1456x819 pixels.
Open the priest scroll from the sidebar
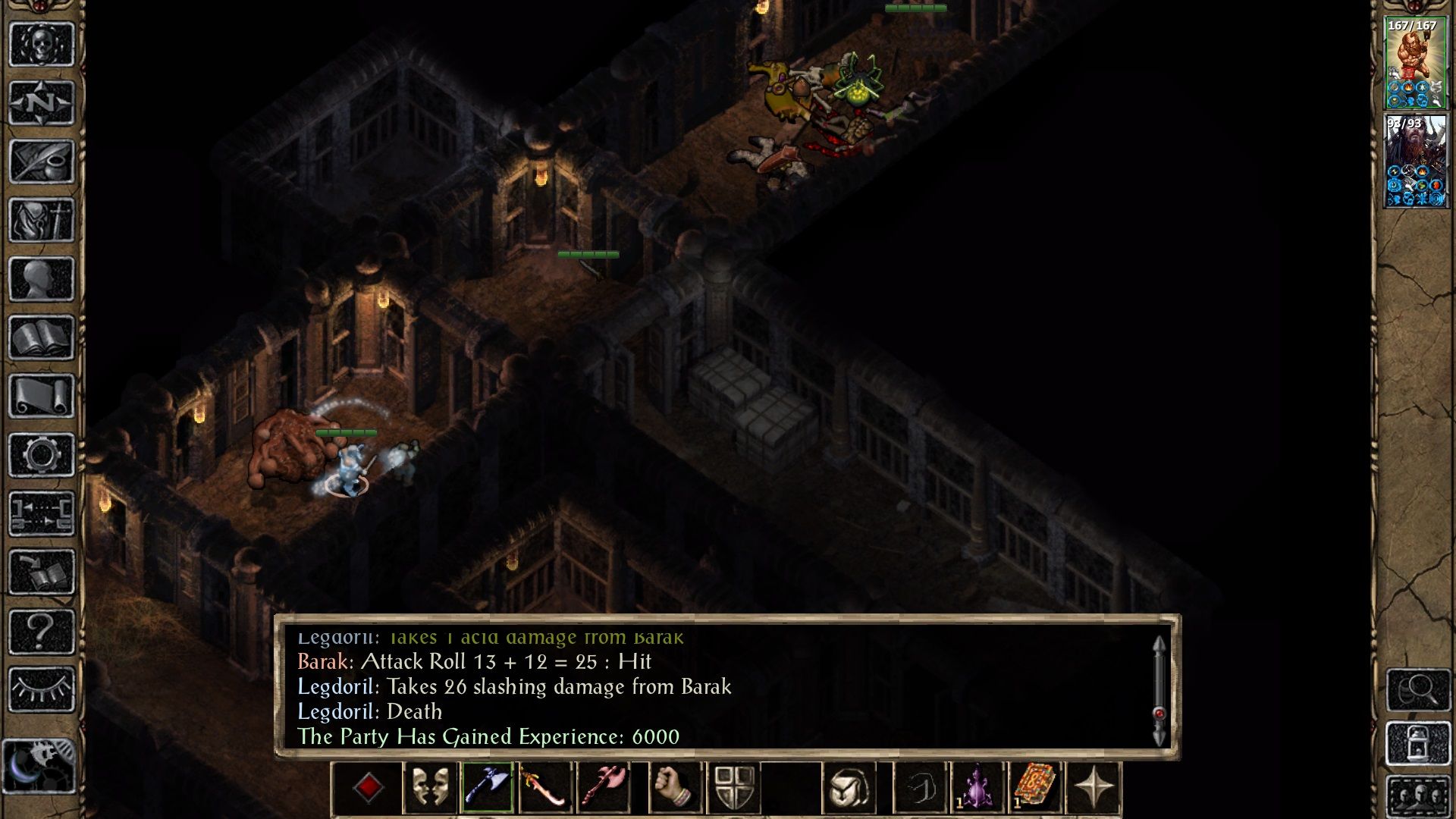tap(42, 396)
